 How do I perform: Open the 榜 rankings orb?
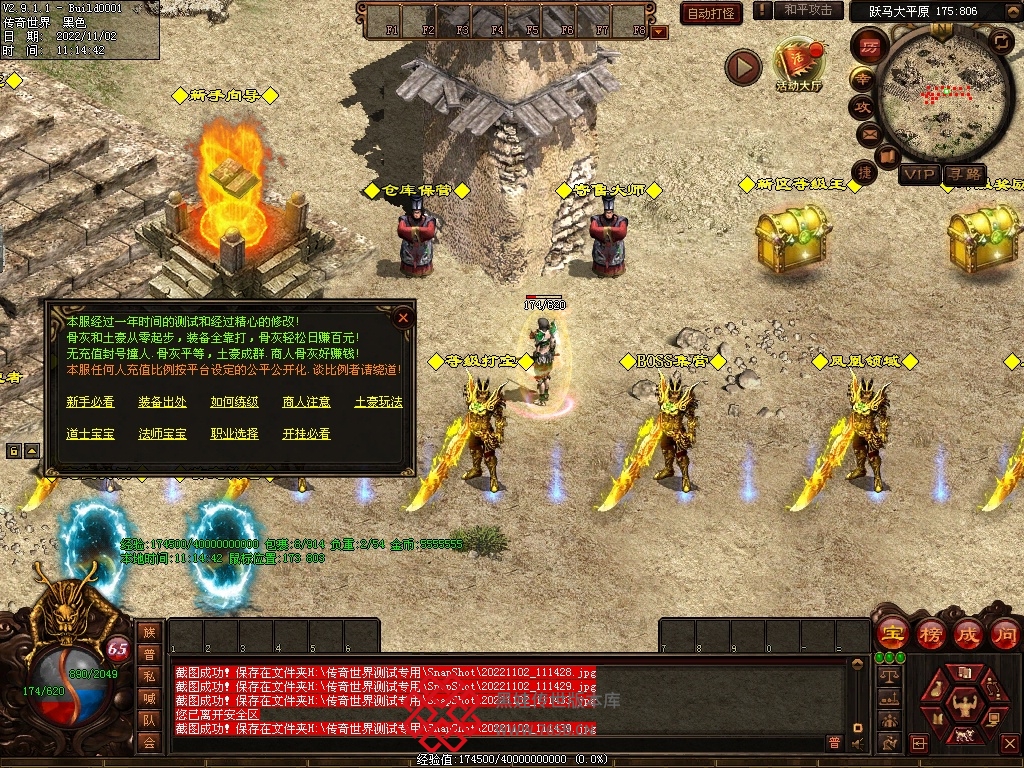930,633
